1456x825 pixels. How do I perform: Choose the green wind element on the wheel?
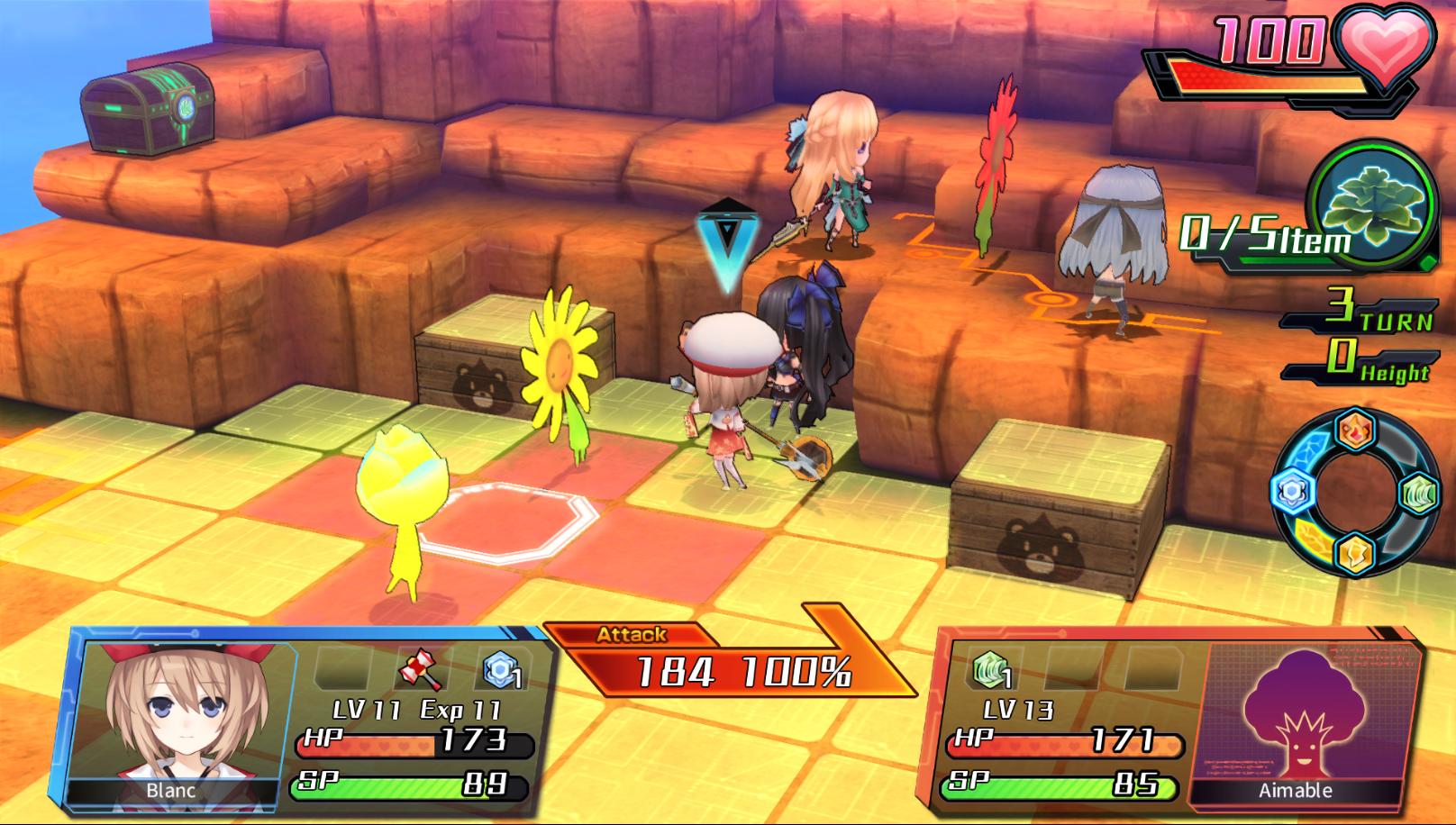pos(1417,494)
